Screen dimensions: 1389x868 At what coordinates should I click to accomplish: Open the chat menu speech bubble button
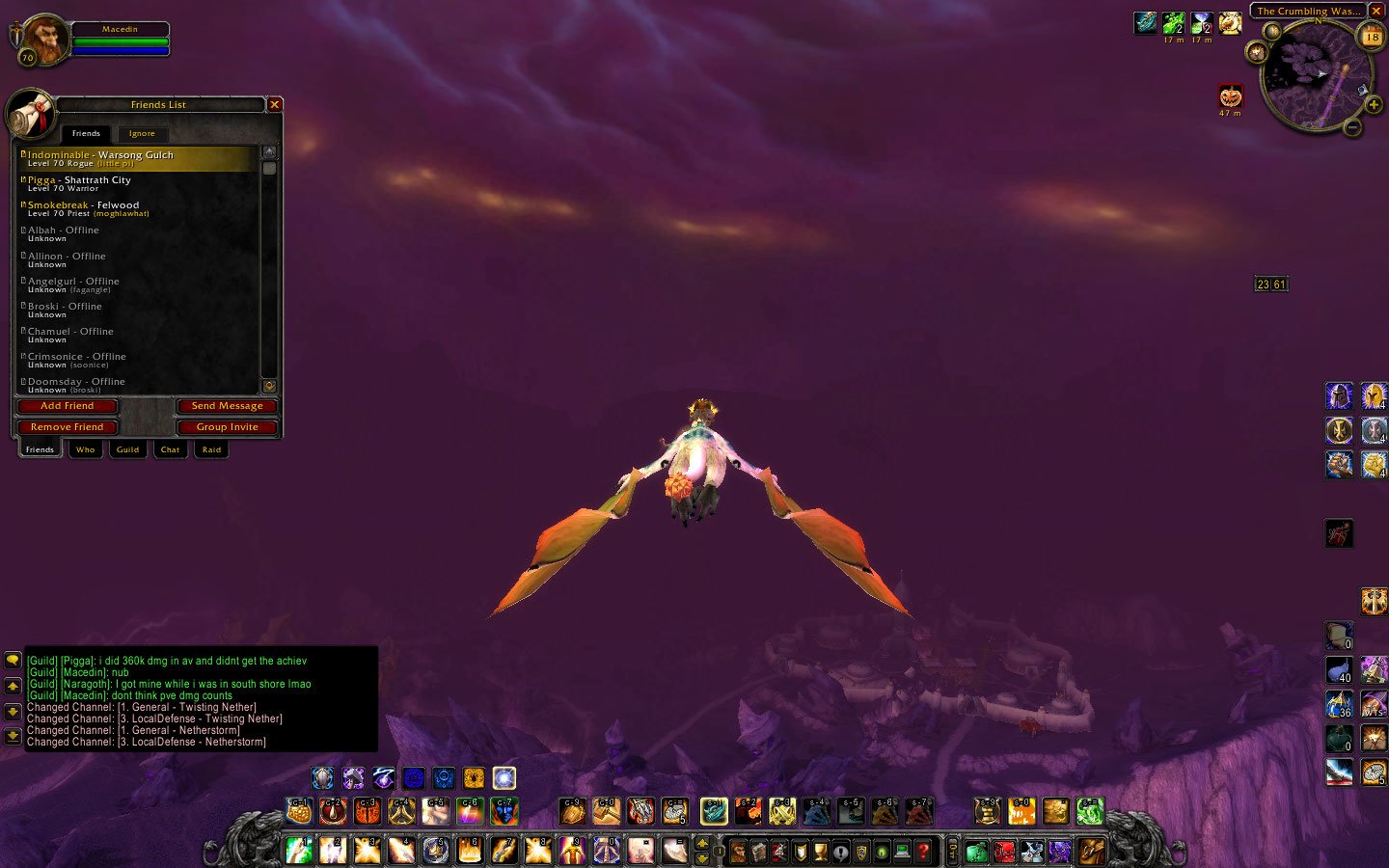[x=13, y=660]
